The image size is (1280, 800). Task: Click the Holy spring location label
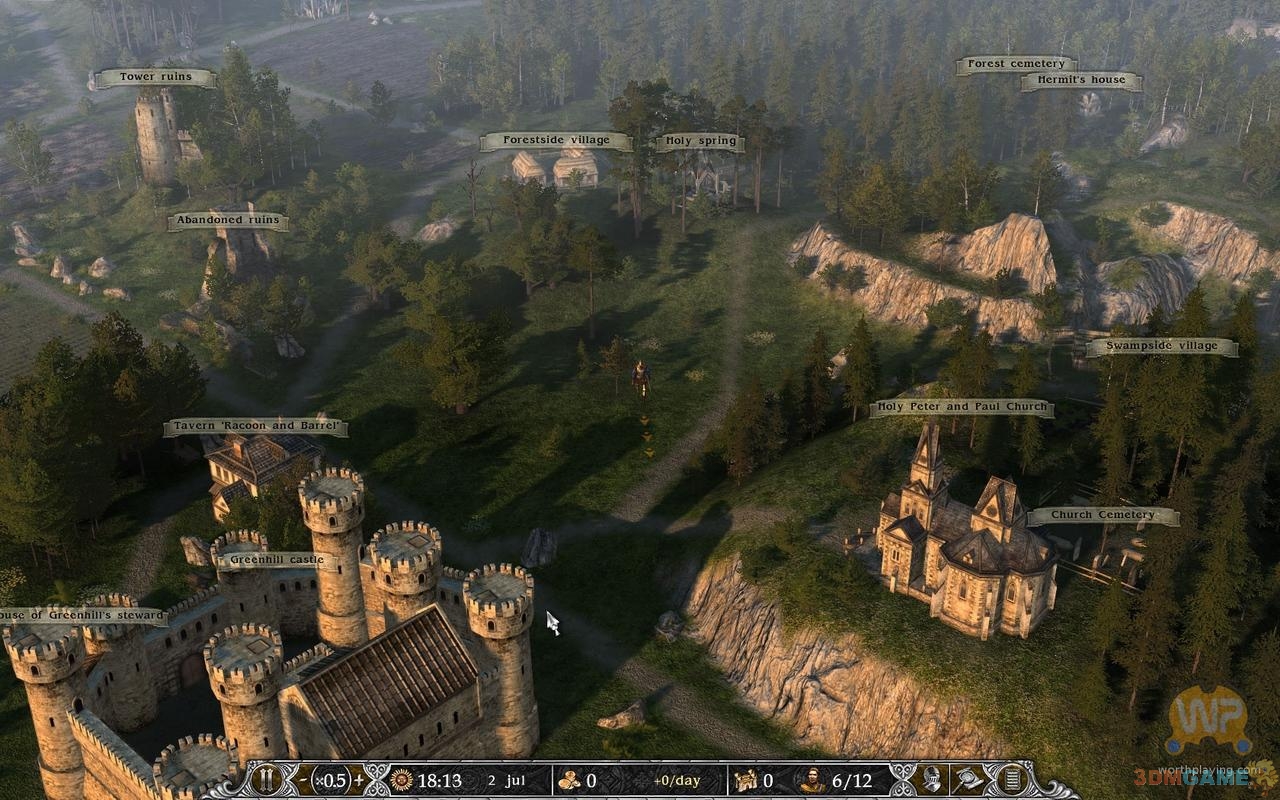click(701, 141)
